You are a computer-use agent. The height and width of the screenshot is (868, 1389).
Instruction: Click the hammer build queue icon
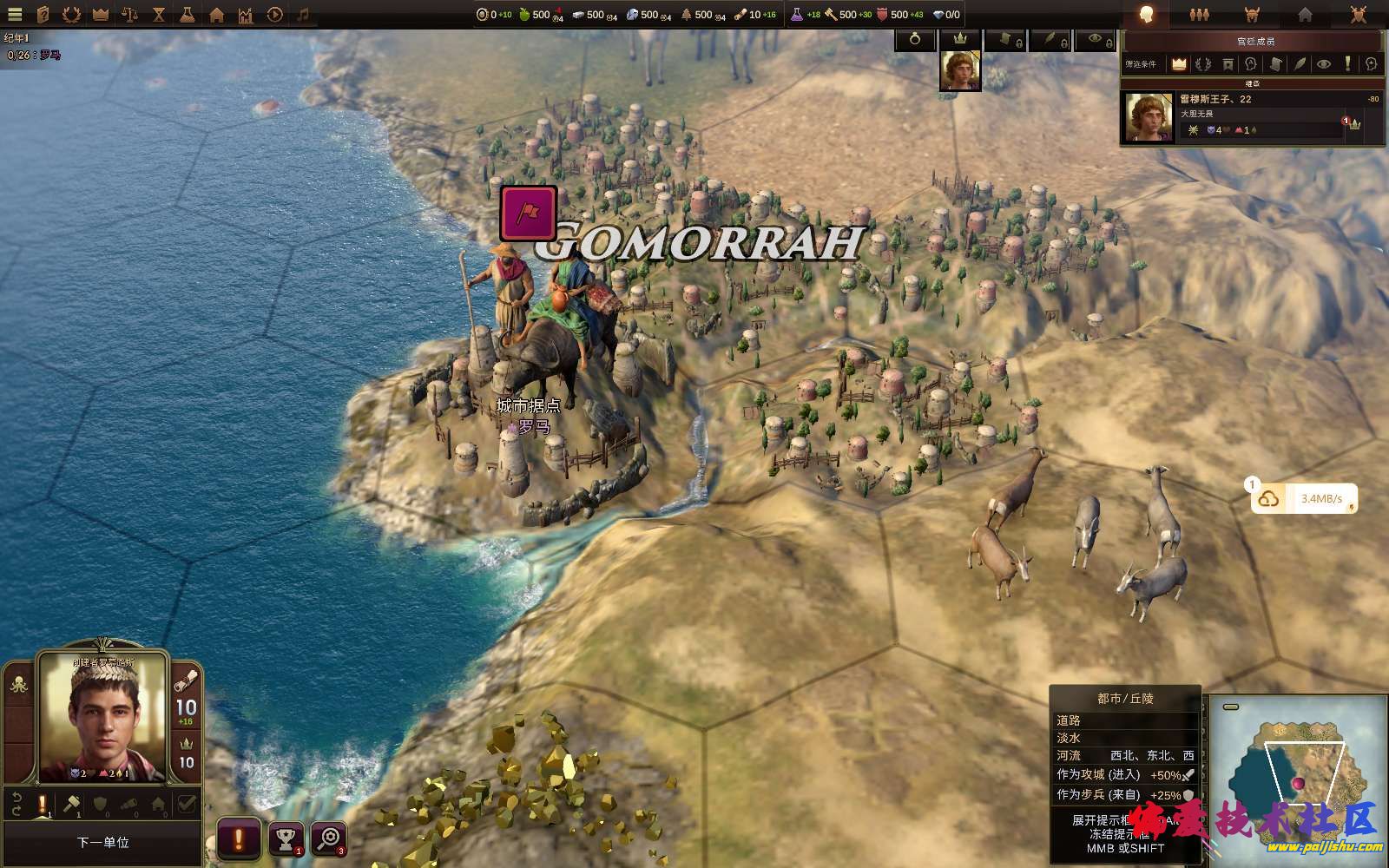pos(72,805)
